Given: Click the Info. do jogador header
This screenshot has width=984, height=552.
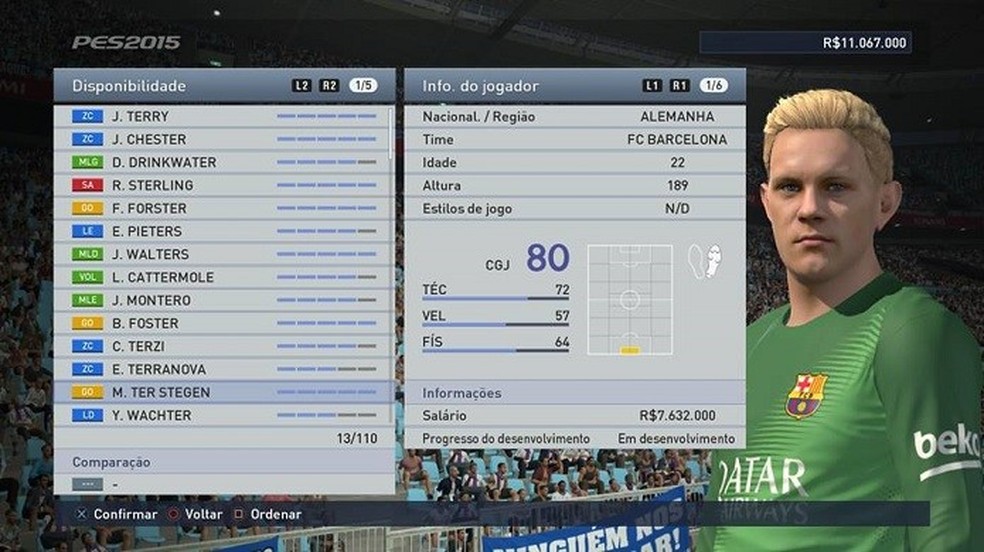Looking at the screenshot, I should pos(481,86).
